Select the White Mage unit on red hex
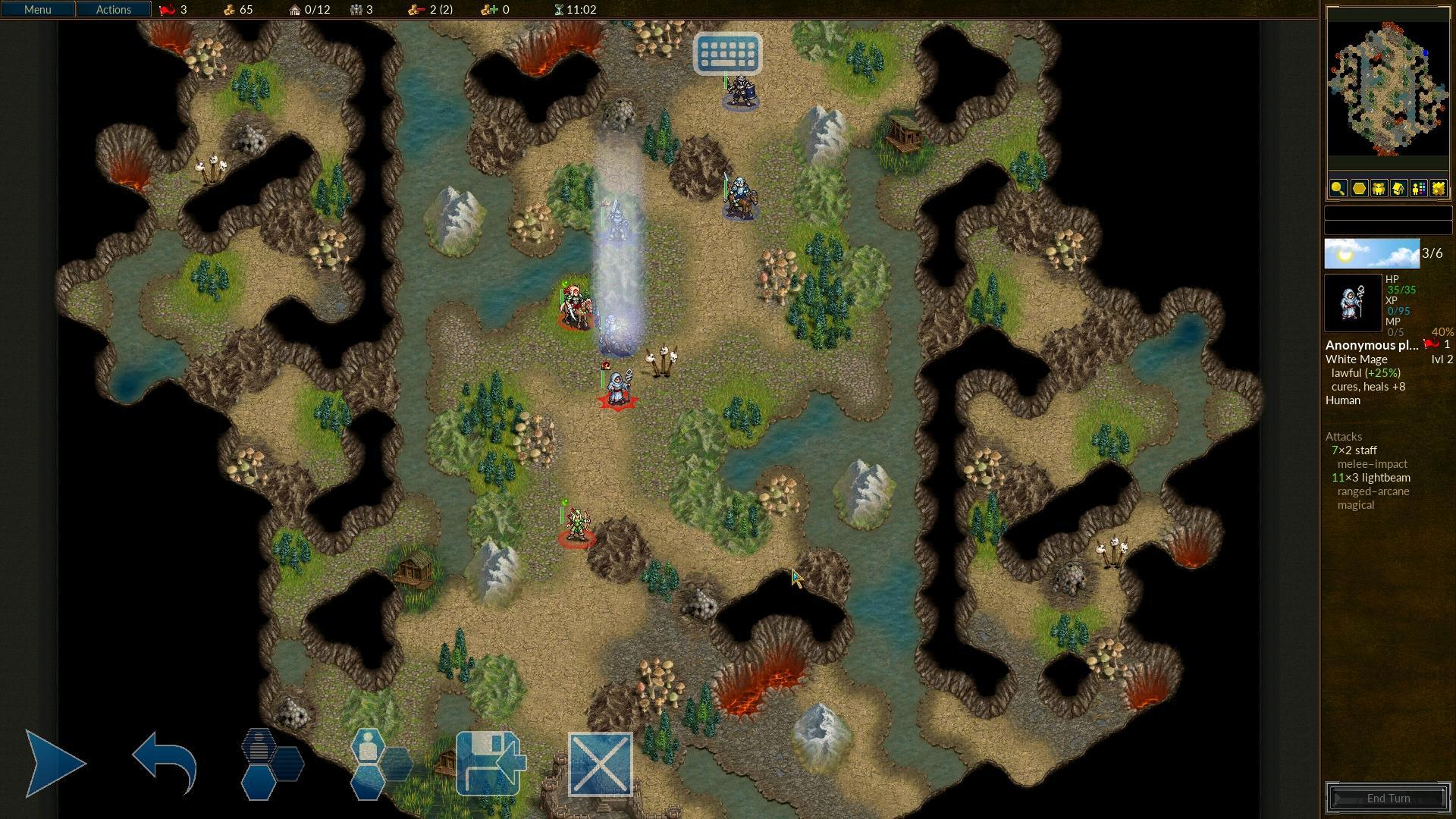This screenshot has height=819, width=1456. pyautogui.click(x=618, y=388)
